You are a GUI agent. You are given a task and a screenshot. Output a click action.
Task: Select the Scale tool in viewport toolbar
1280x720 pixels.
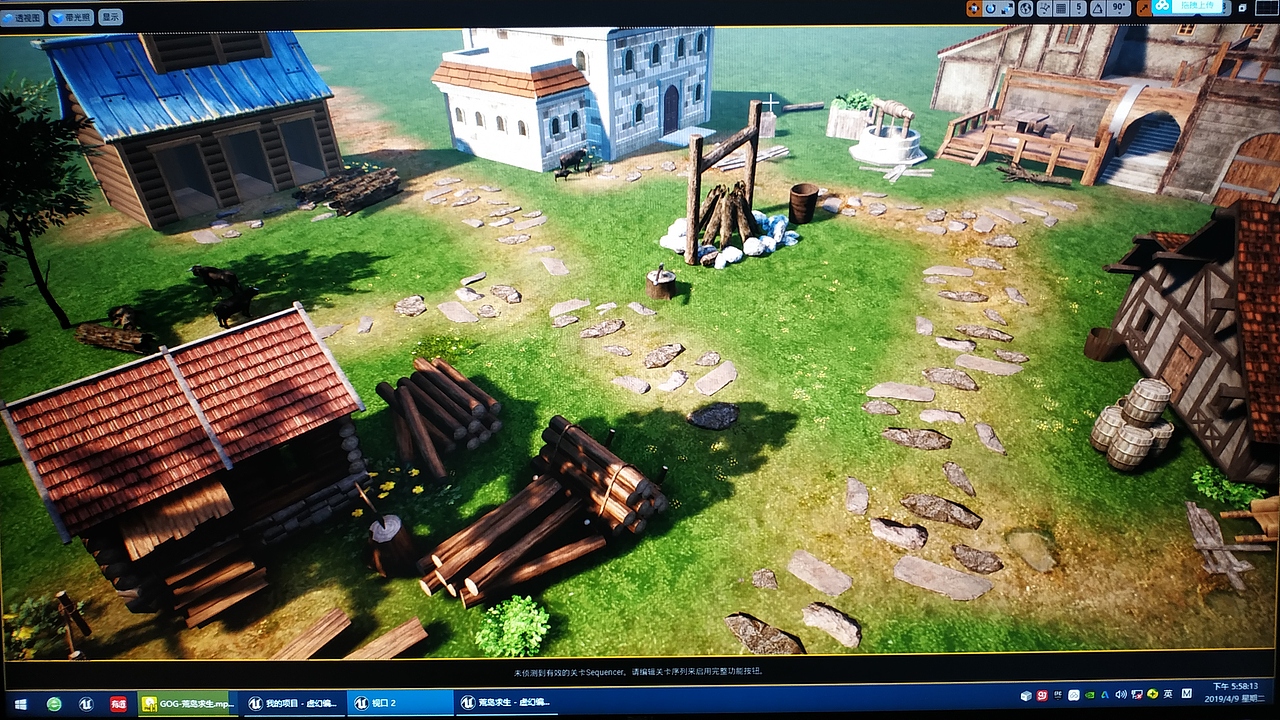tap(1006, 8)
